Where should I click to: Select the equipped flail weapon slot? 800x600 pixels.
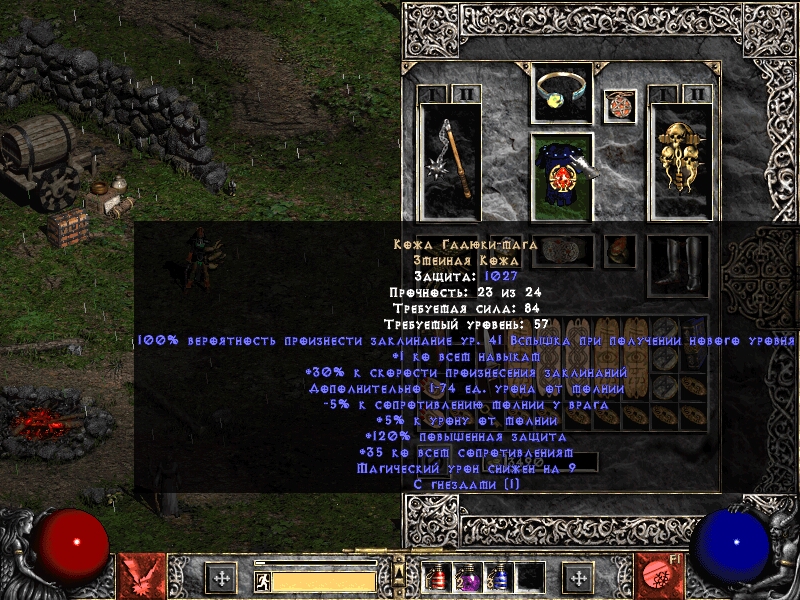449,162
